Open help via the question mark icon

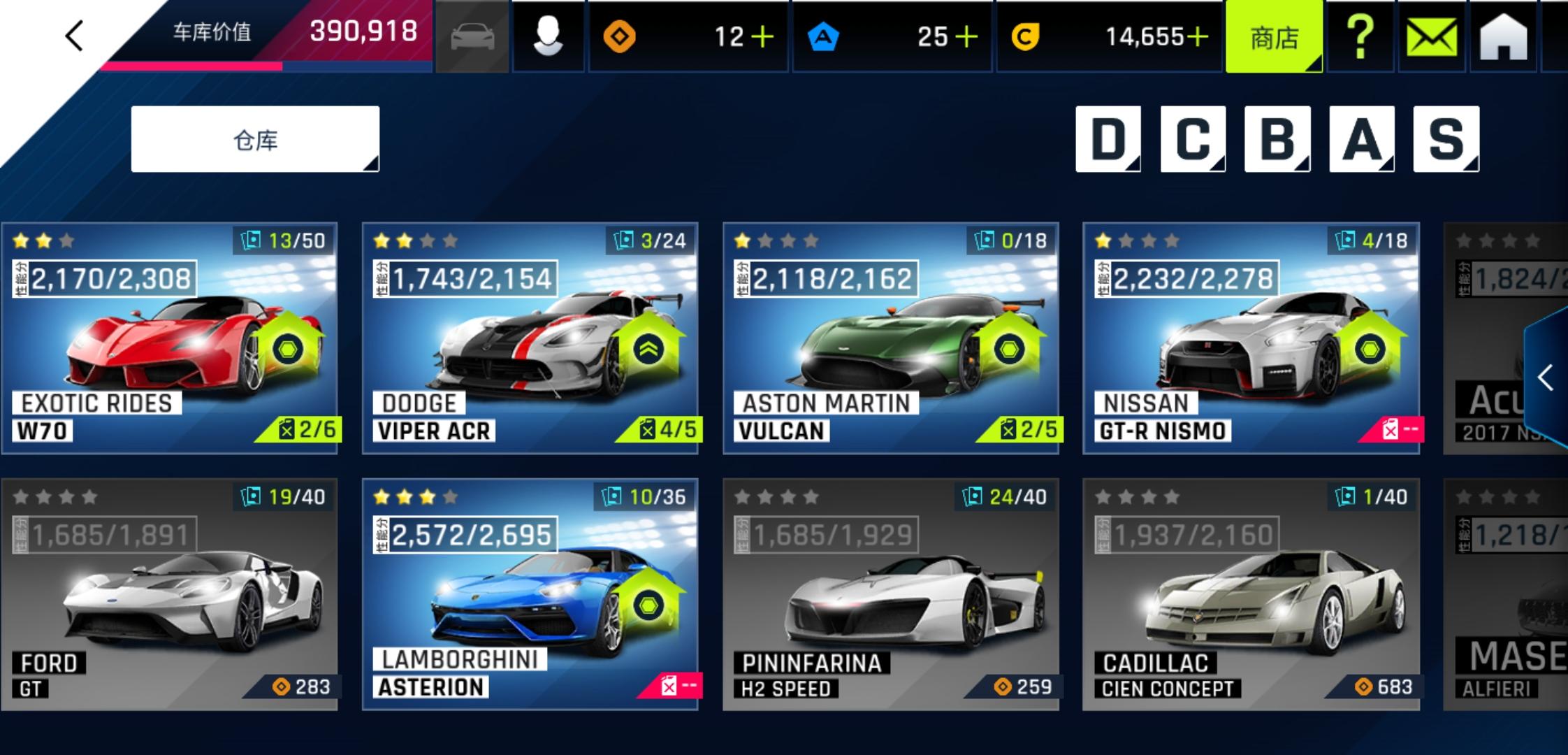click(x=1360, y=37)
